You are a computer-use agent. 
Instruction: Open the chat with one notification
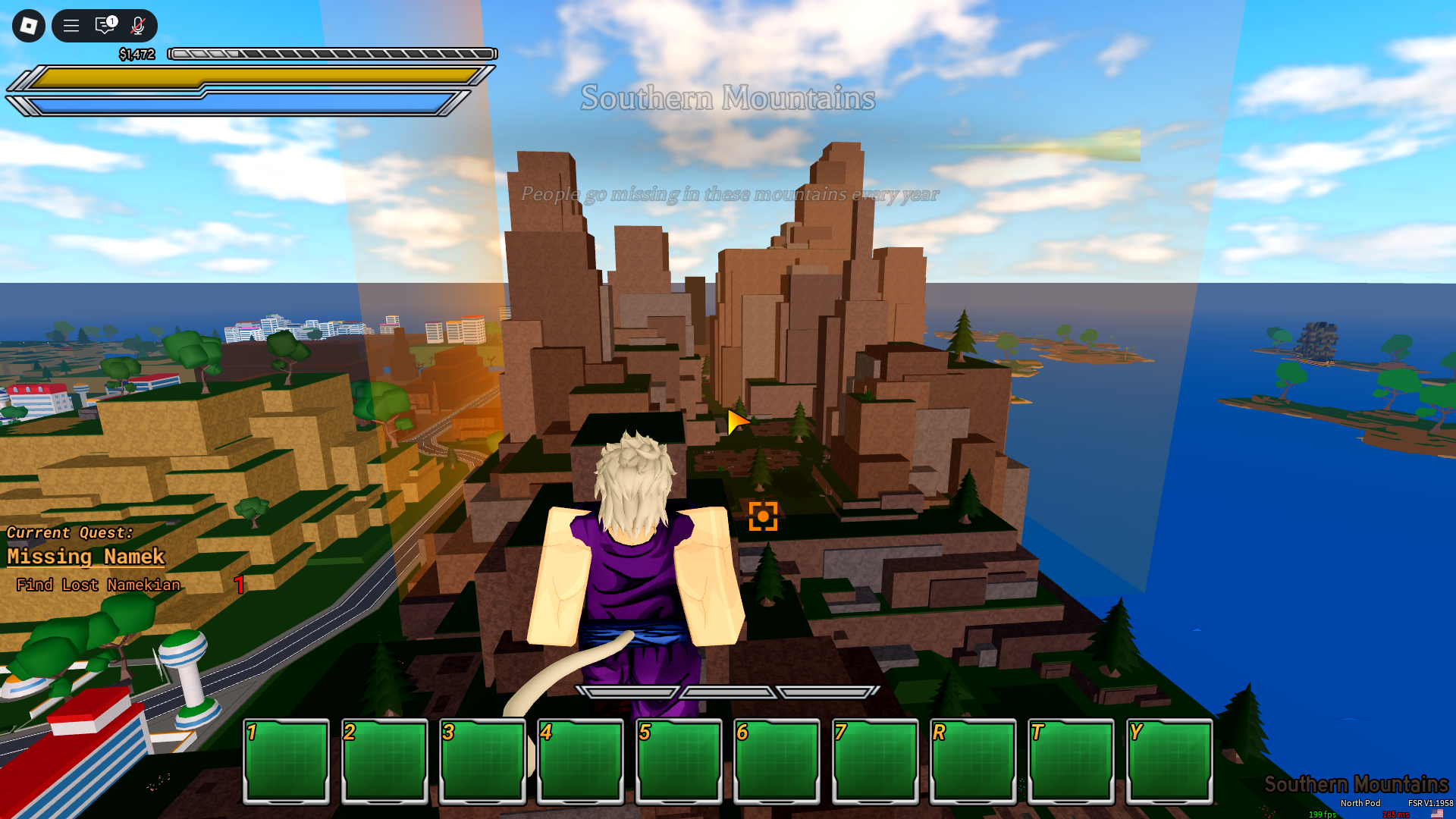click(105, 26)
